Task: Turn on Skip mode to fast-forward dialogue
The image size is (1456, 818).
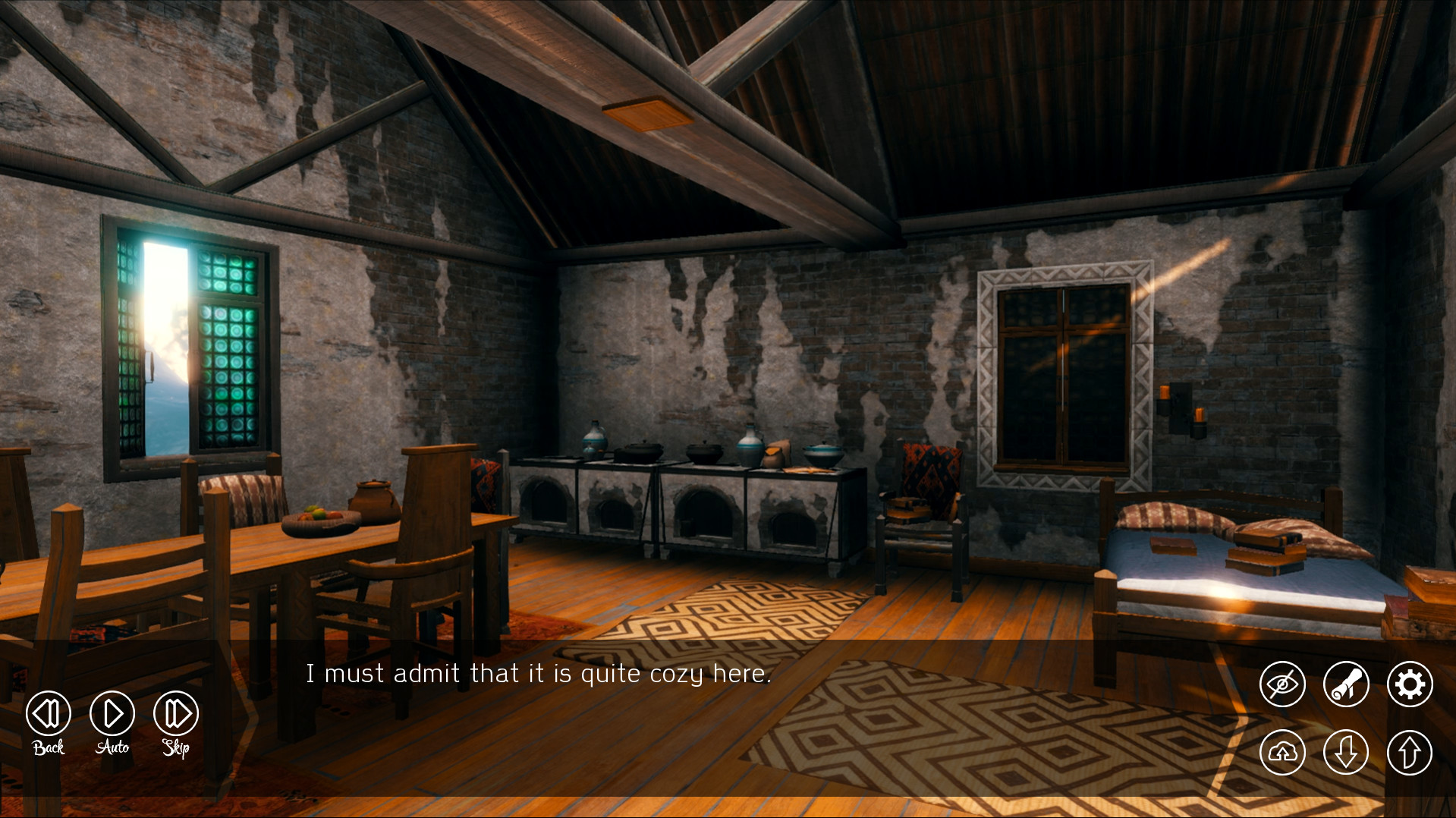Action: click(174, 713)
